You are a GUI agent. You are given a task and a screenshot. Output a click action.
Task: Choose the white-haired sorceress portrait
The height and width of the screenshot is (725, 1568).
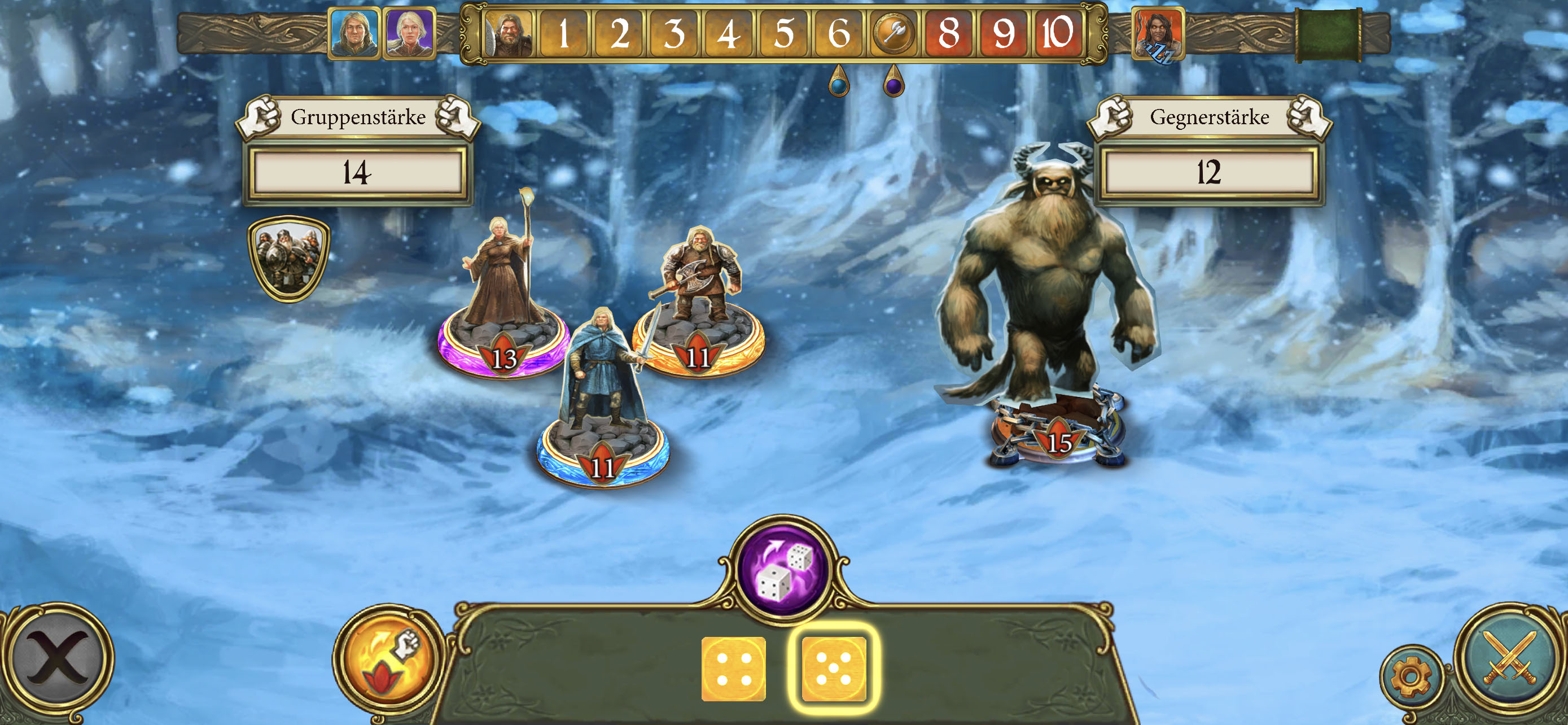pyautogui.click(x=410, y=33)
